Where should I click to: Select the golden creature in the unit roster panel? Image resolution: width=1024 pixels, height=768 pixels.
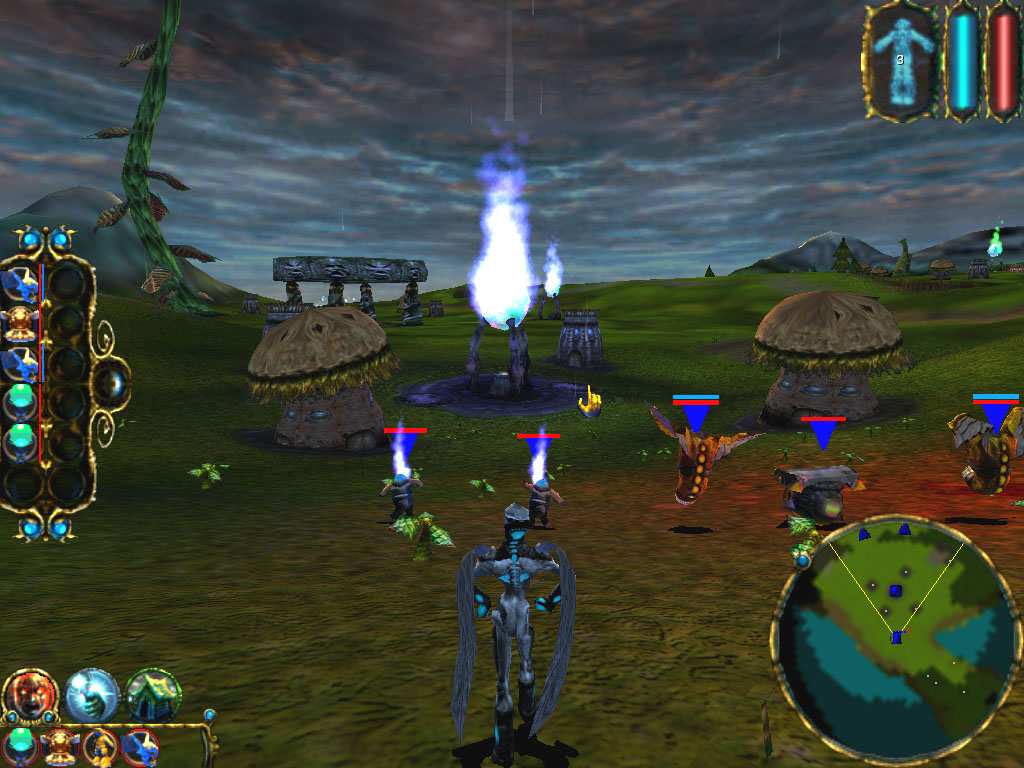(22, 324)
